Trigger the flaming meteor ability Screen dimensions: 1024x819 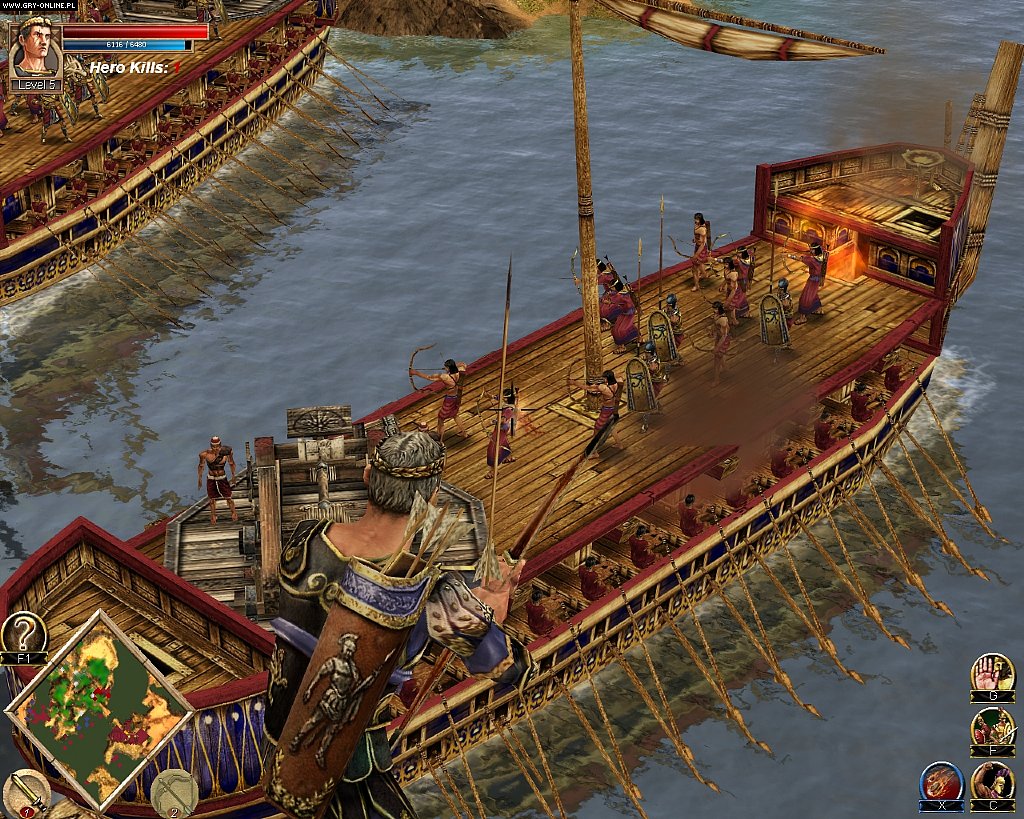pyautogui.click(x=941, y=781)
